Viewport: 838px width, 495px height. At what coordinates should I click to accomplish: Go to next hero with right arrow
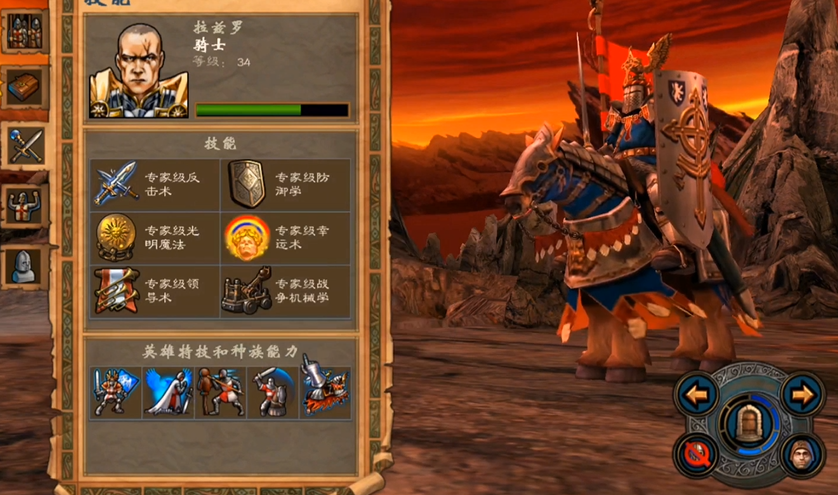tap(801, 394)
